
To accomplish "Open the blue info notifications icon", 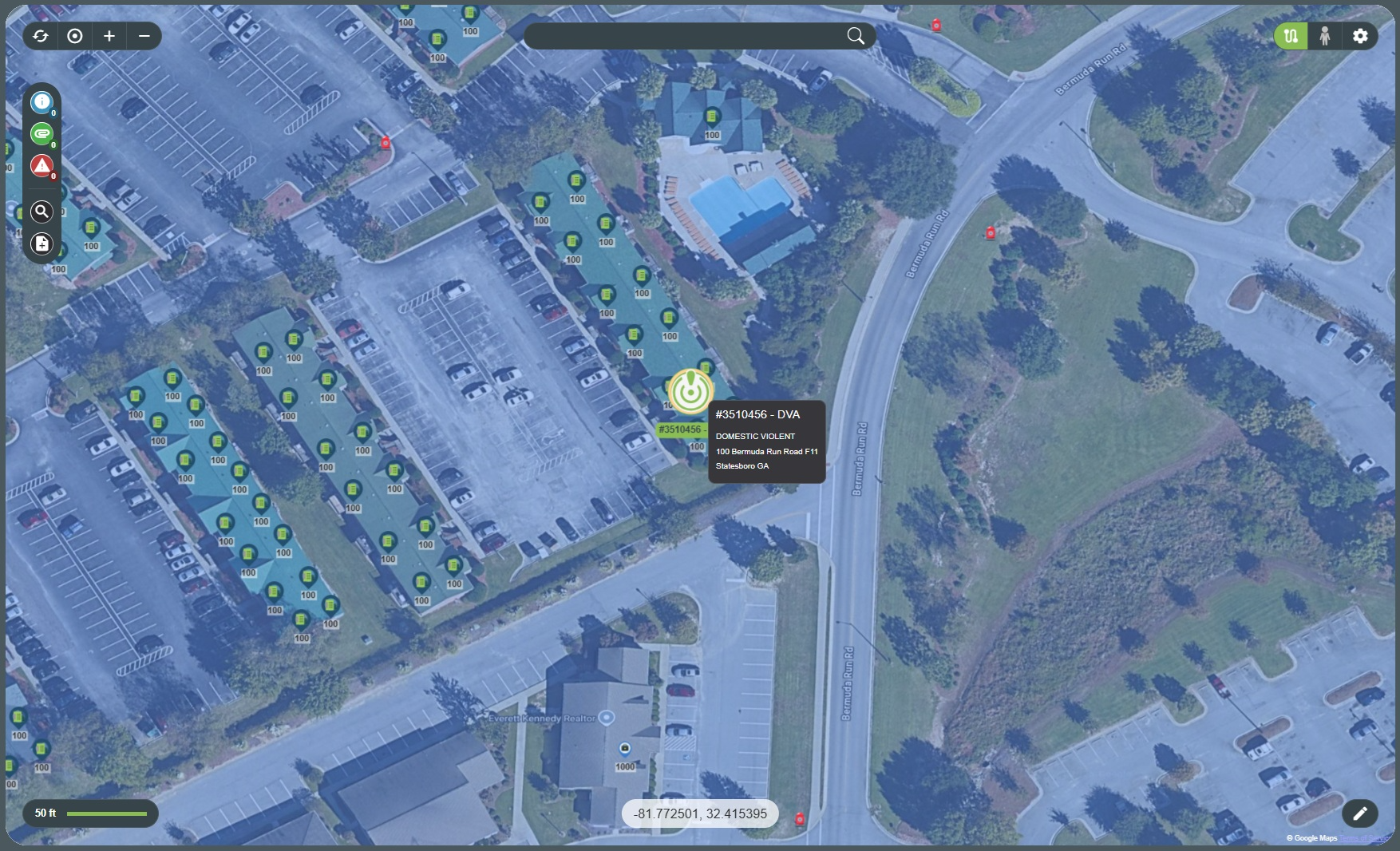I will [42, 102].
